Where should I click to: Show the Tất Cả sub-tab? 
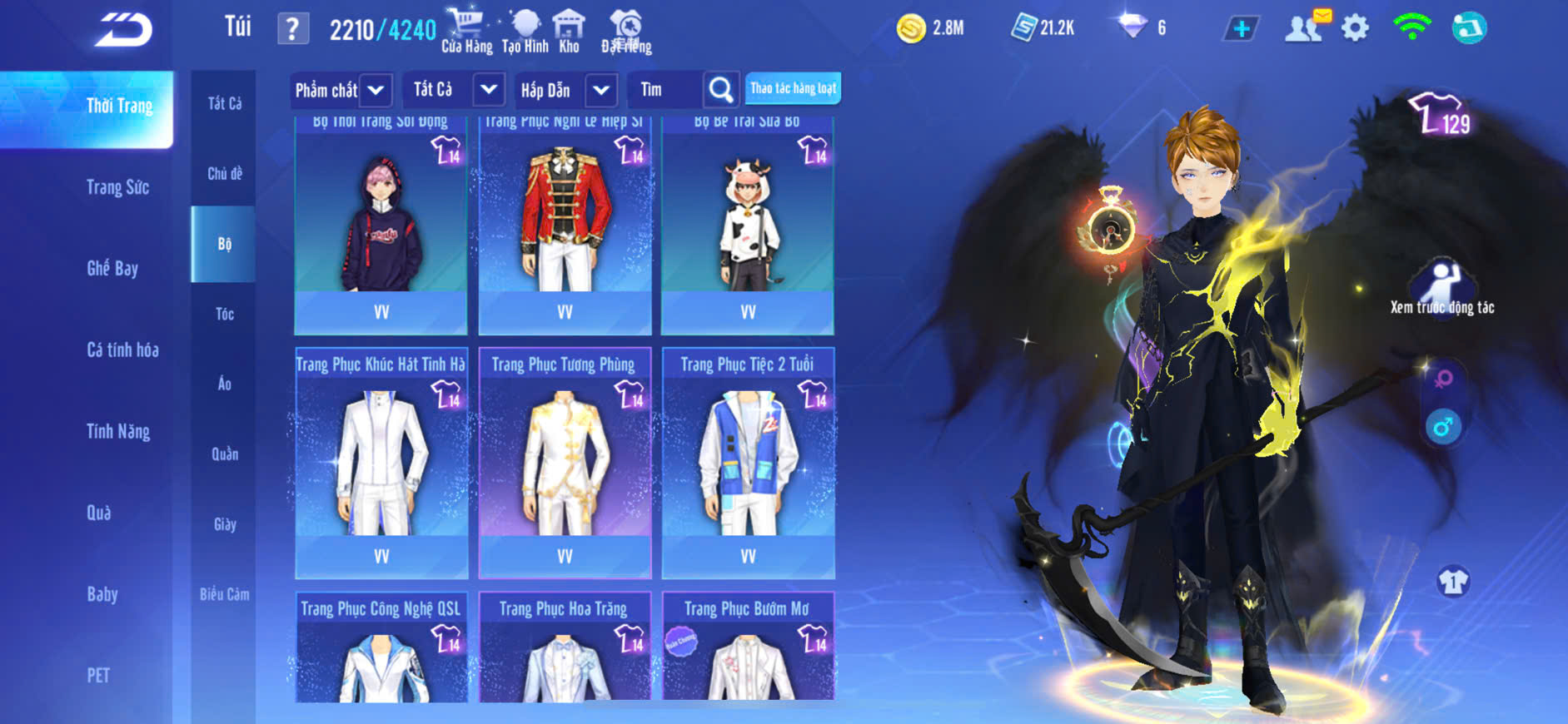click(x=224, y=103)
